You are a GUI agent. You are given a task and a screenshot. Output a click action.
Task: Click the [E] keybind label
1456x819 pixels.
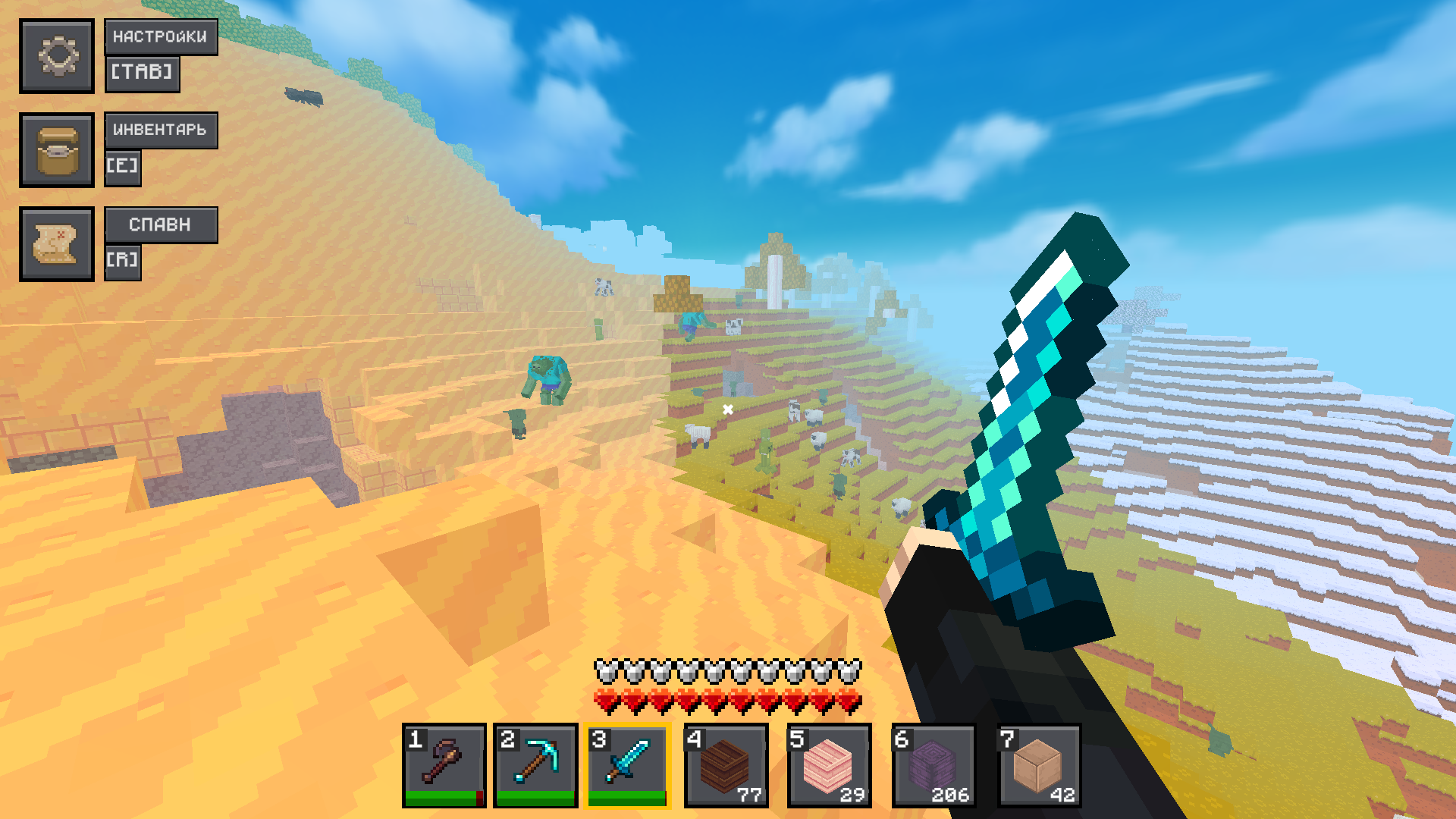[x=123, y=168]
